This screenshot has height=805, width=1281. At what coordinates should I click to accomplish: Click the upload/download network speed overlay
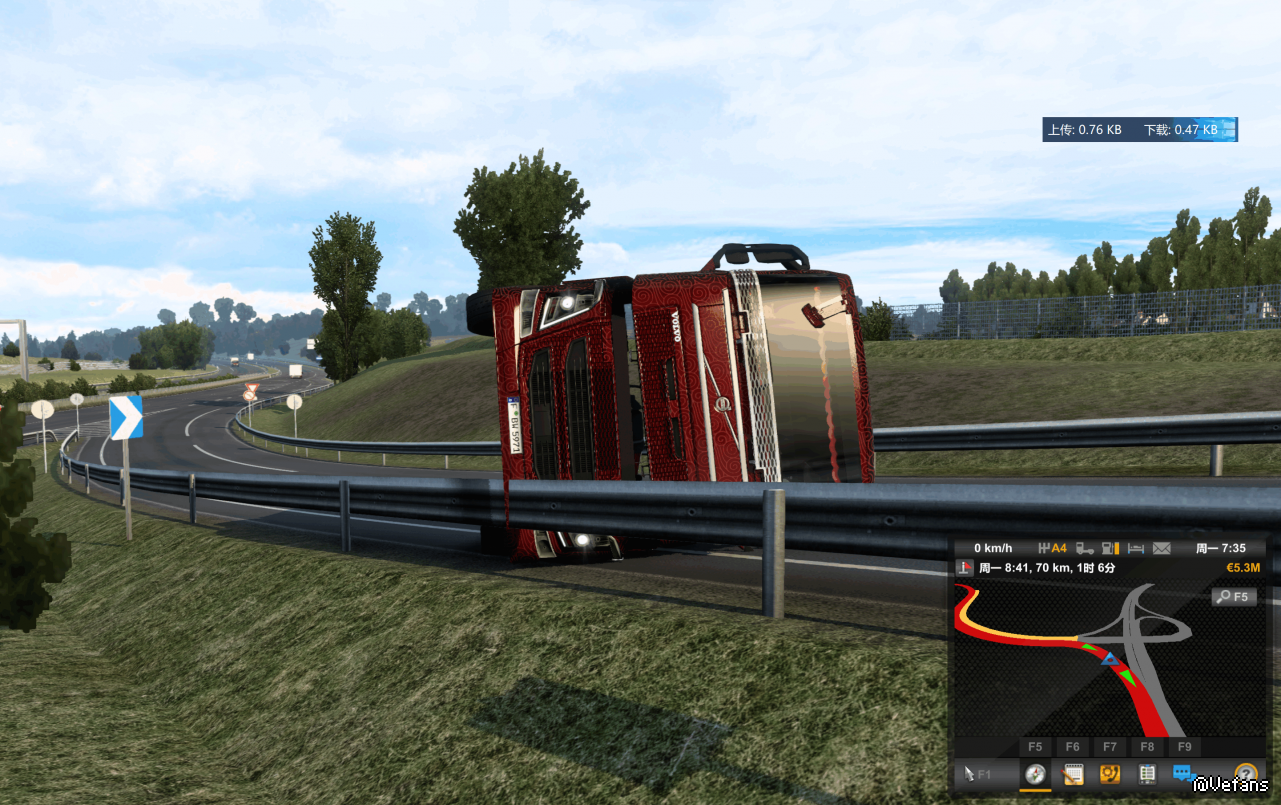click(x=1139, y=130)
